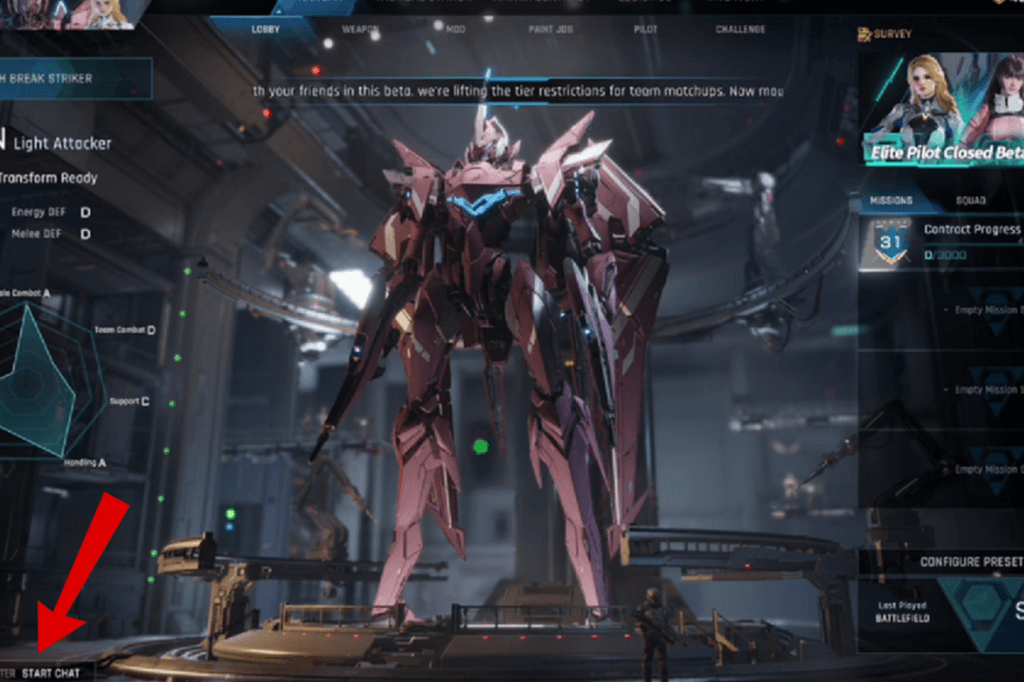
Task: Select the Battlefield last played mode
Action: click(x=905, y=613)
